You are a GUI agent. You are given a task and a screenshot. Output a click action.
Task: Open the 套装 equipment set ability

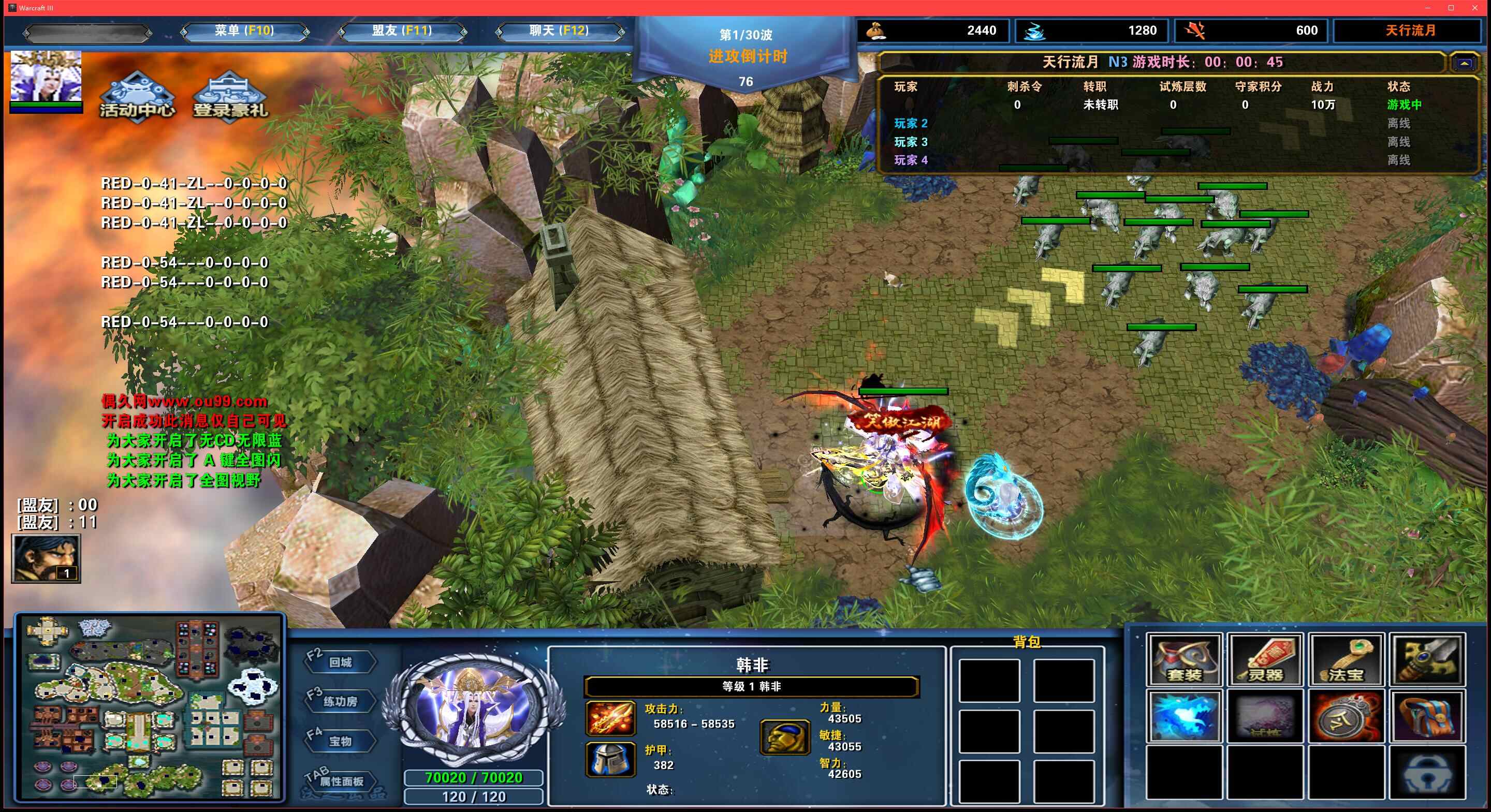coord(1183,660)
